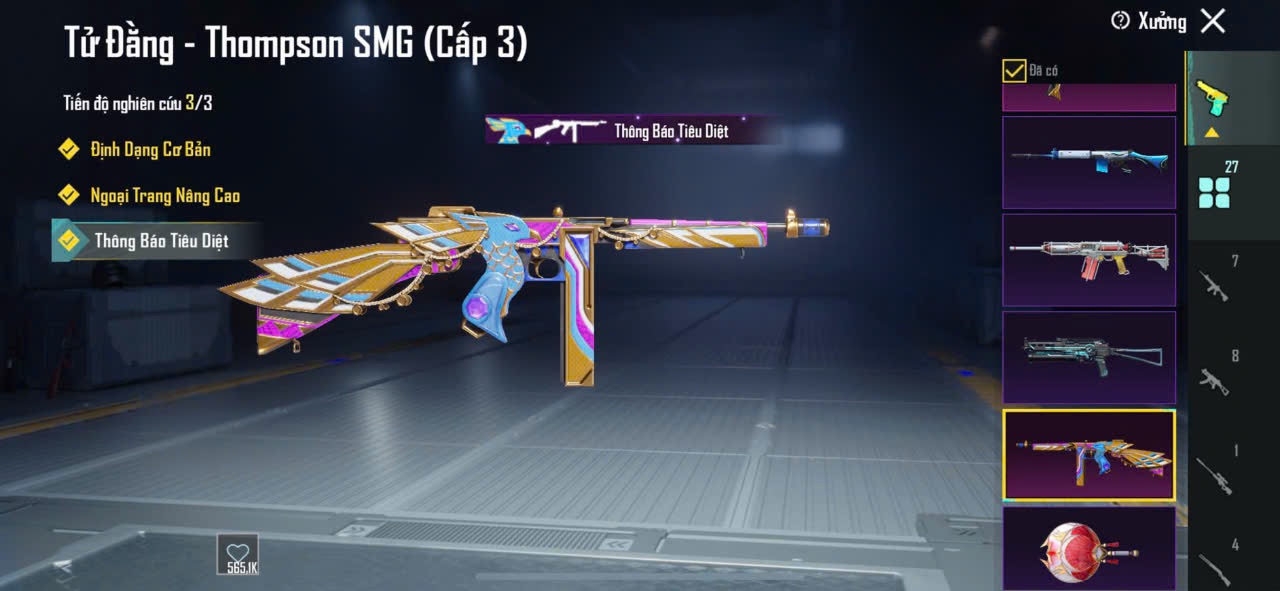
Task: Choose the red and white round item skin
Action: pos(1089,548)
